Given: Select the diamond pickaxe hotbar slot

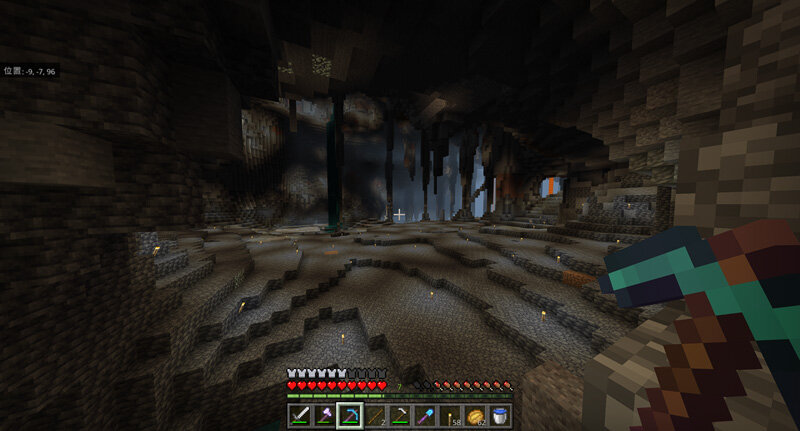Looking at the screenshot, I should (x=350, y=414).
